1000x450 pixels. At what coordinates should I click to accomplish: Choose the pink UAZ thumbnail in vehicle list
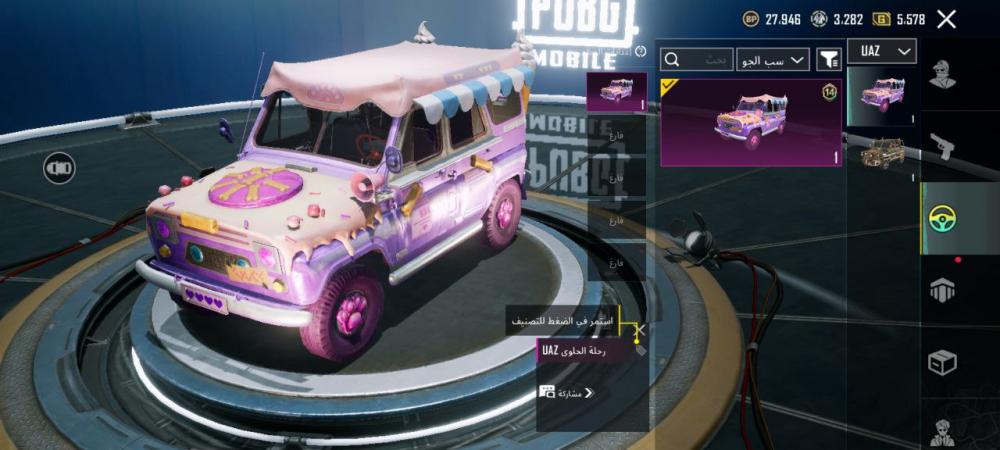pos(882,96)
